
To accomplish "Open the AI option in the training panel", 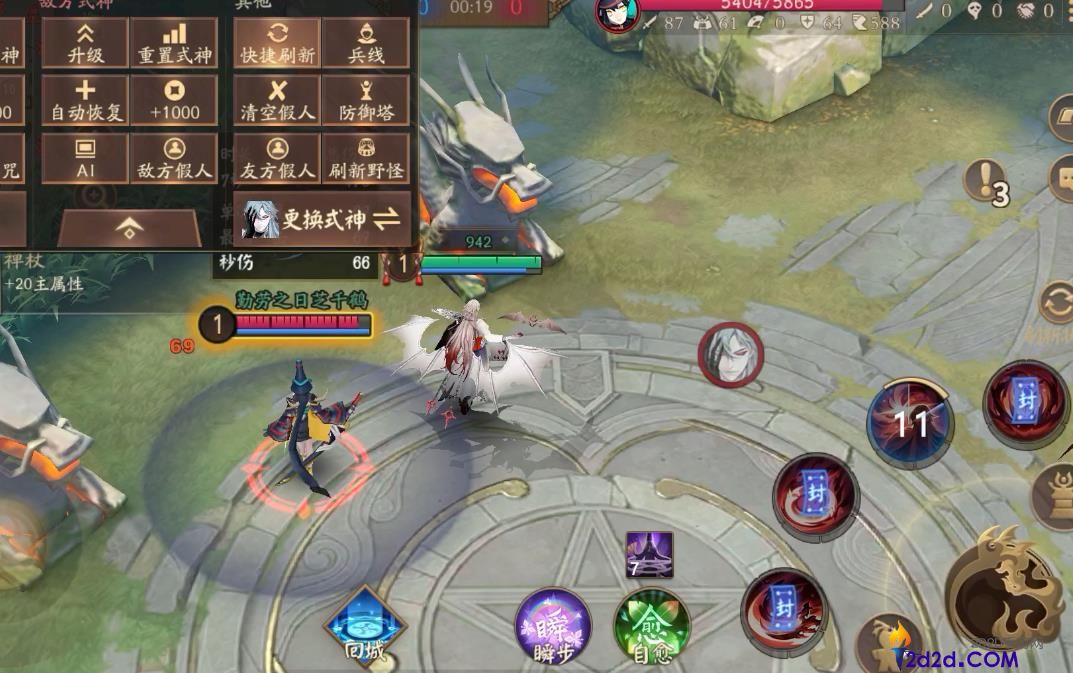I will (85, 159).
